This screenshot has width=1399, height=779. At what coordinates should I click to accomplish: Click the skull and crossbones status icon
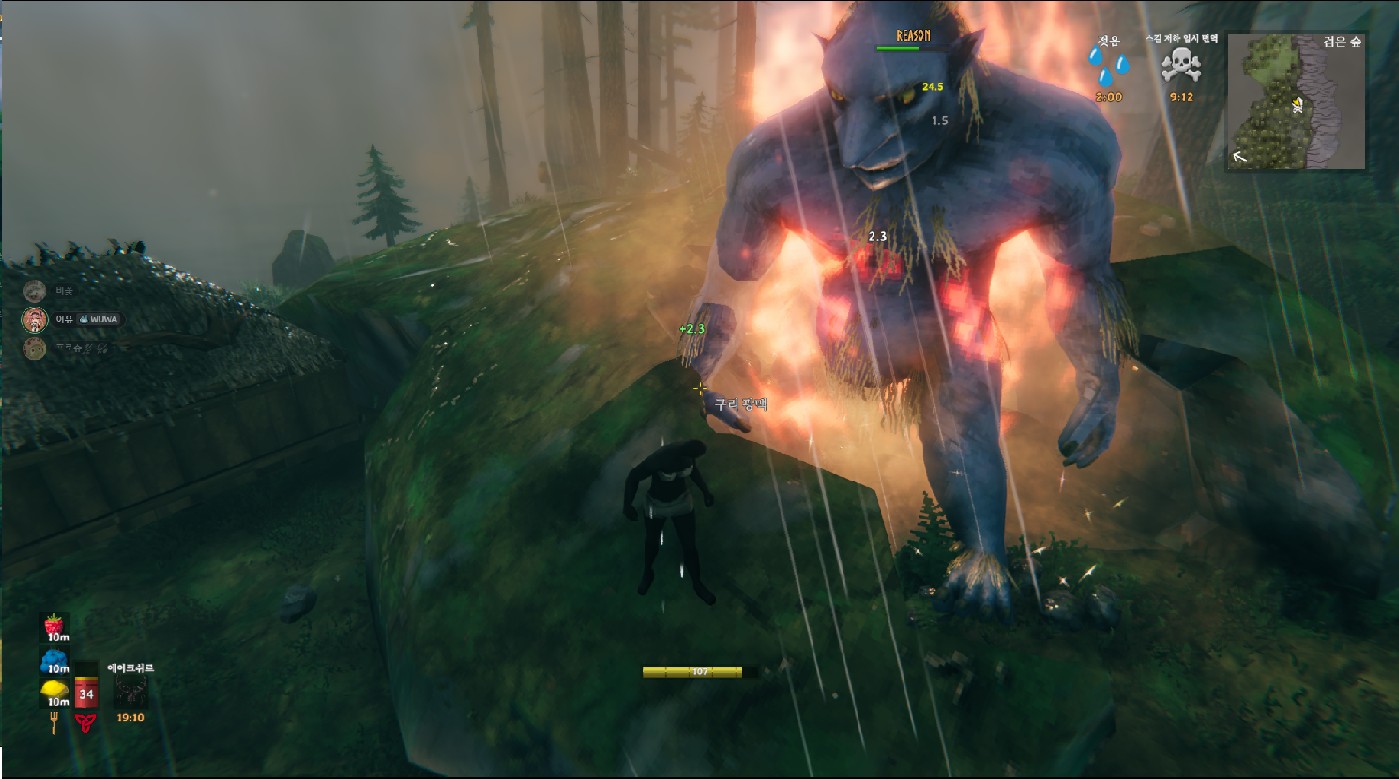coord(1180,68)
